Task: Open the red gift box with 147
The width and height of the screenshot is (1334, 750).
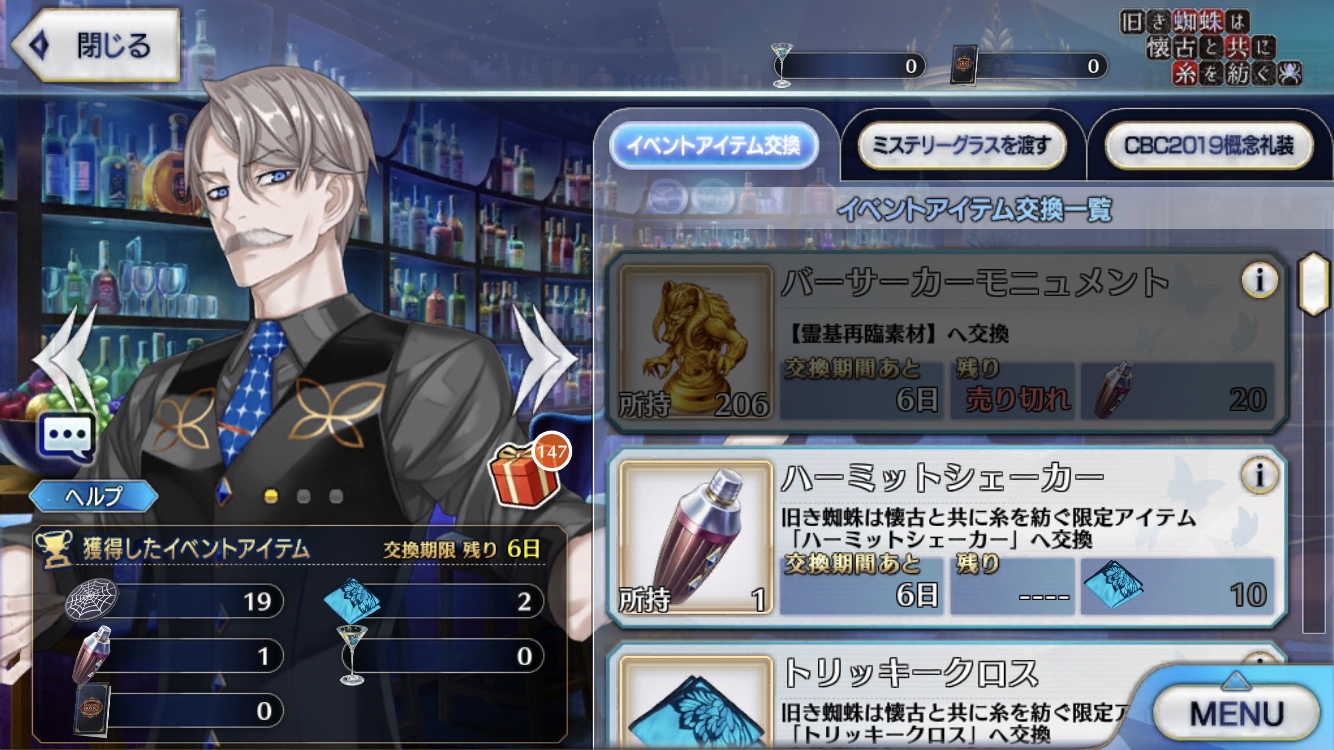Action: tap(526, 472)
